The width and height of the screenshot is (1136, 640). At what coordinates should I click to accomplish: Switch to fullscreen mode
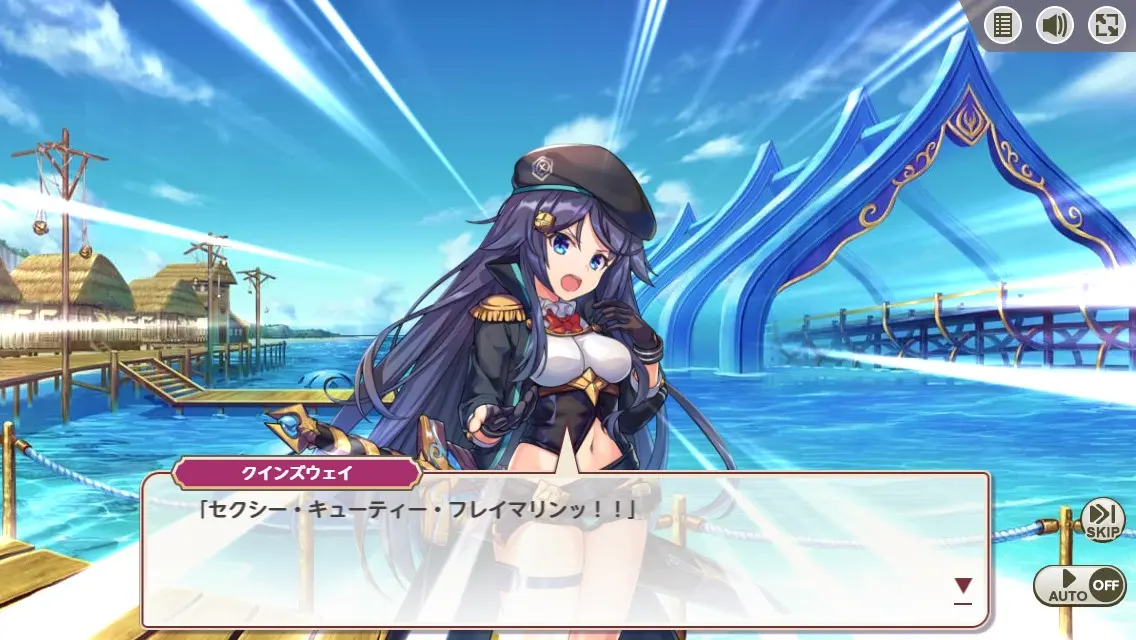1107,26
